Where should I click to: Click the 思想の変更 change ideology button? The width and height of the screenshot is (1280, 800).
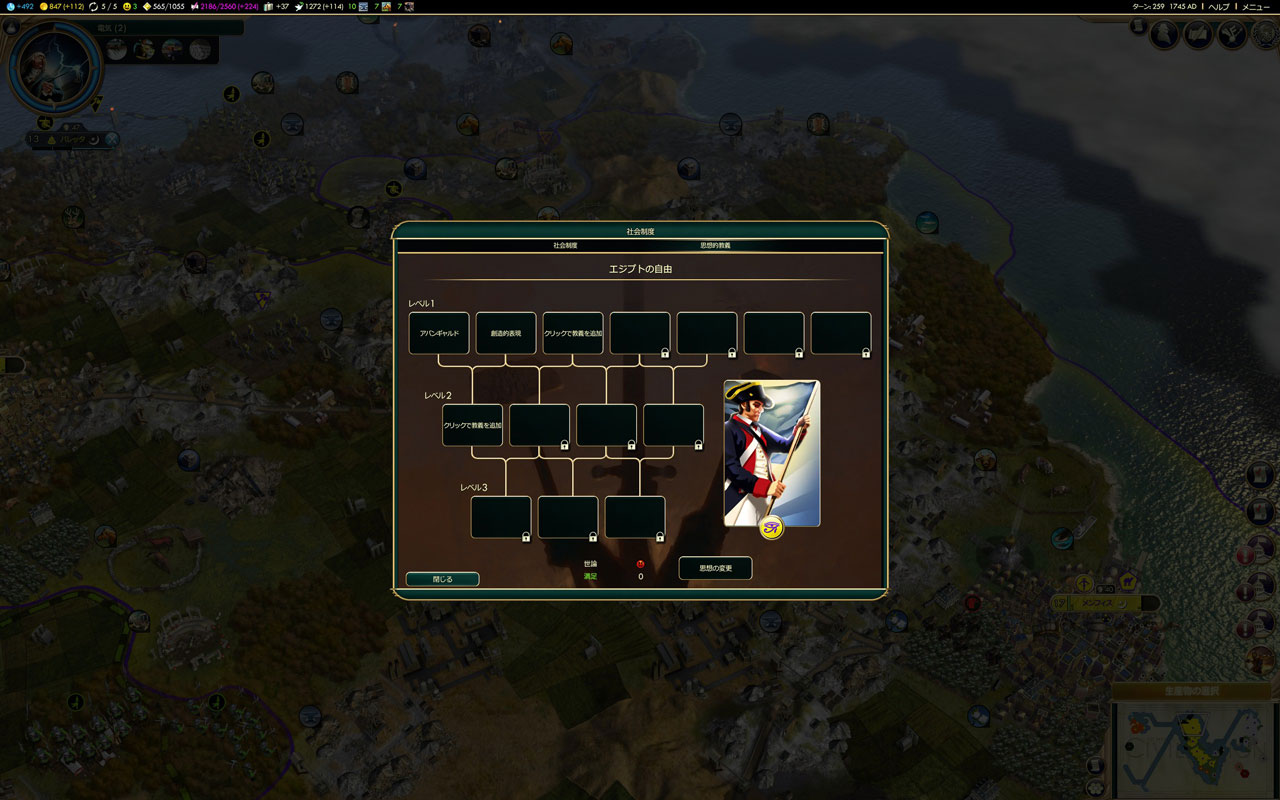click(715, 568)
